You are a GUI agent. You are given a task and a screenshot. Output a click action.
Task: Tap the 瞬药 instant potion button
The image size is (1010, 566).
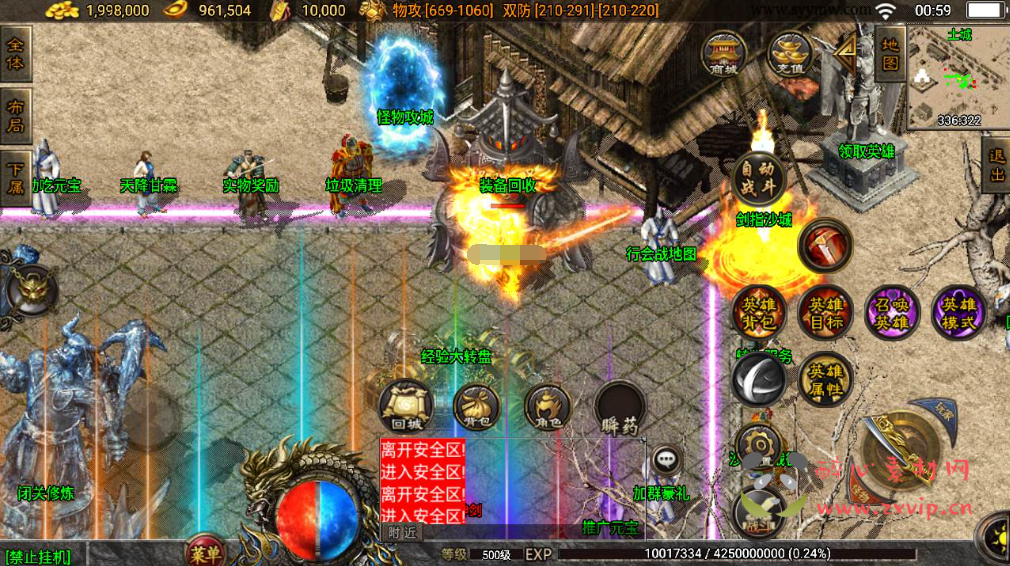[x=620, y=407]
